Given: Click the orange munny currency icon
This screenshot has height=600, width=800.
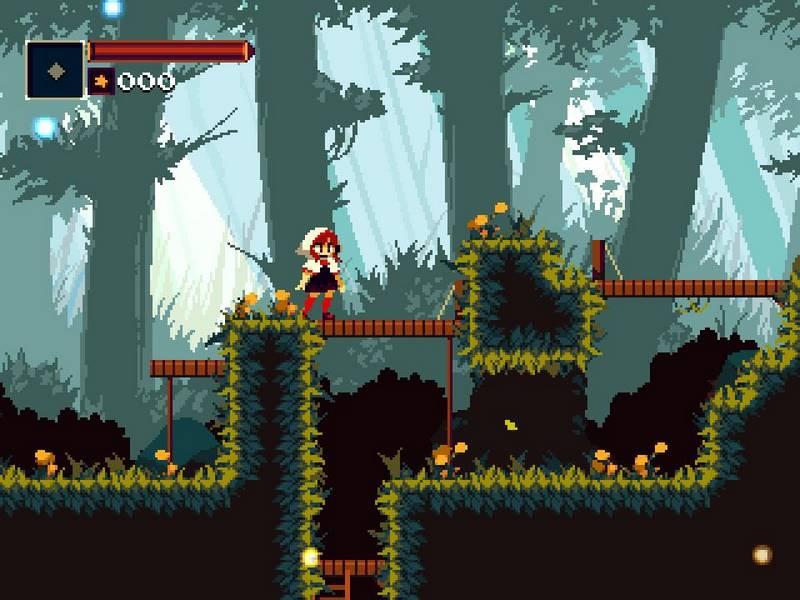Looking at the screenshot, I should click(101, 81).
